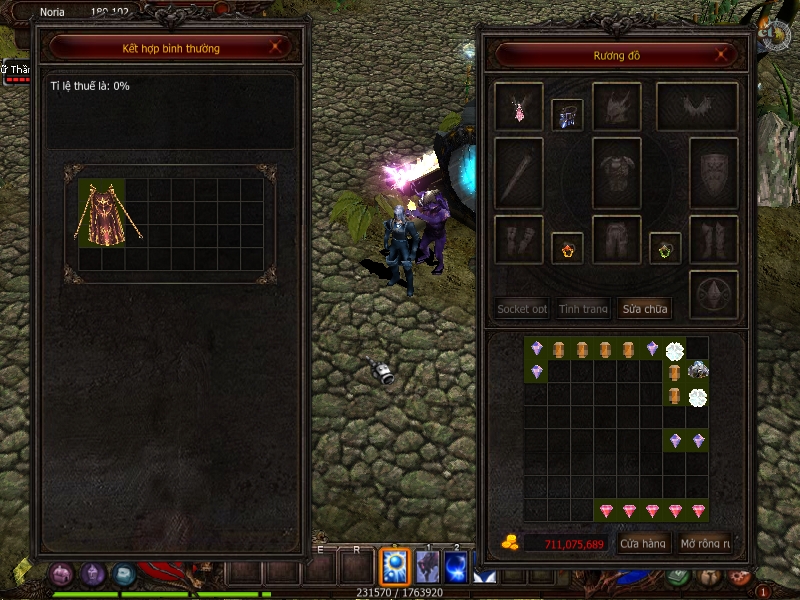Open the Cửa hàng shop
The width and height of the screenshot is (800, 600).
(x=643, y=544)
